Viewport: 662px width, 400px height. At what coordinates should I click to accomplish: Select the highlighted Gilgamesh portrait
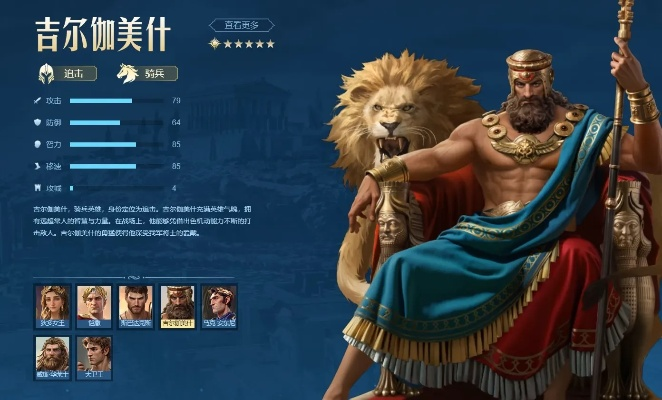(x=178, y=303)
